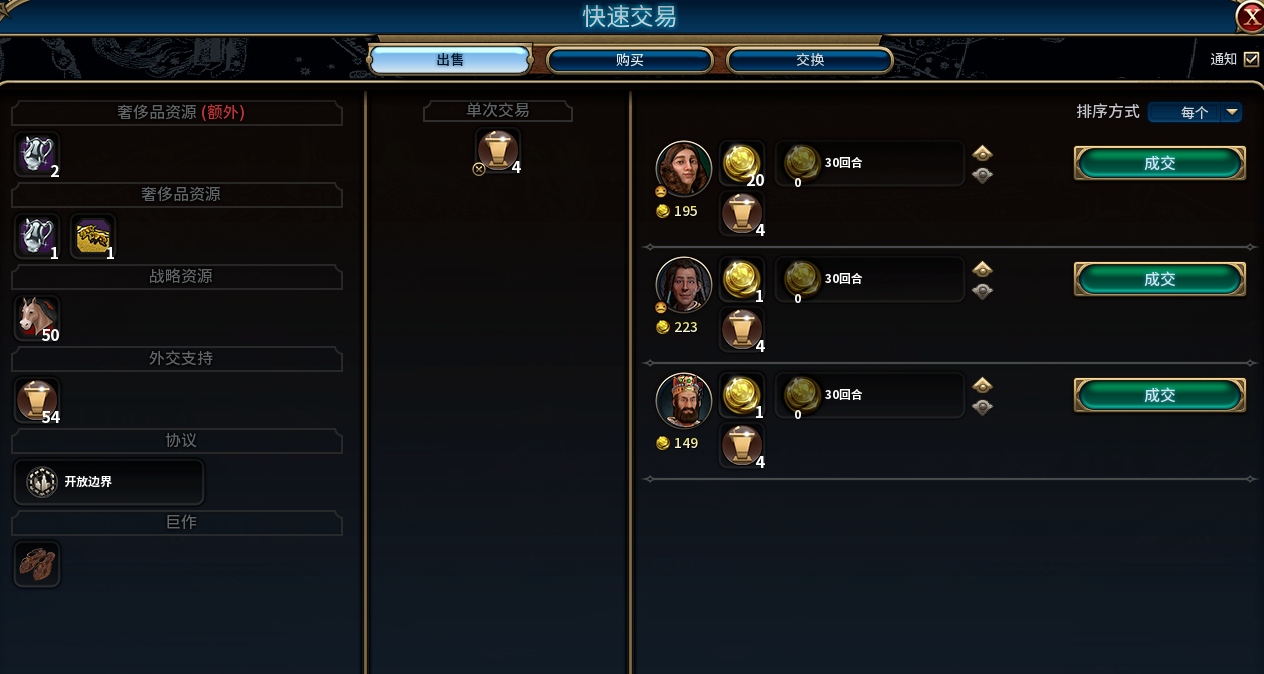Select the 交换 tab
Viewport: 1264px width, 674px height.
(809, 60)
